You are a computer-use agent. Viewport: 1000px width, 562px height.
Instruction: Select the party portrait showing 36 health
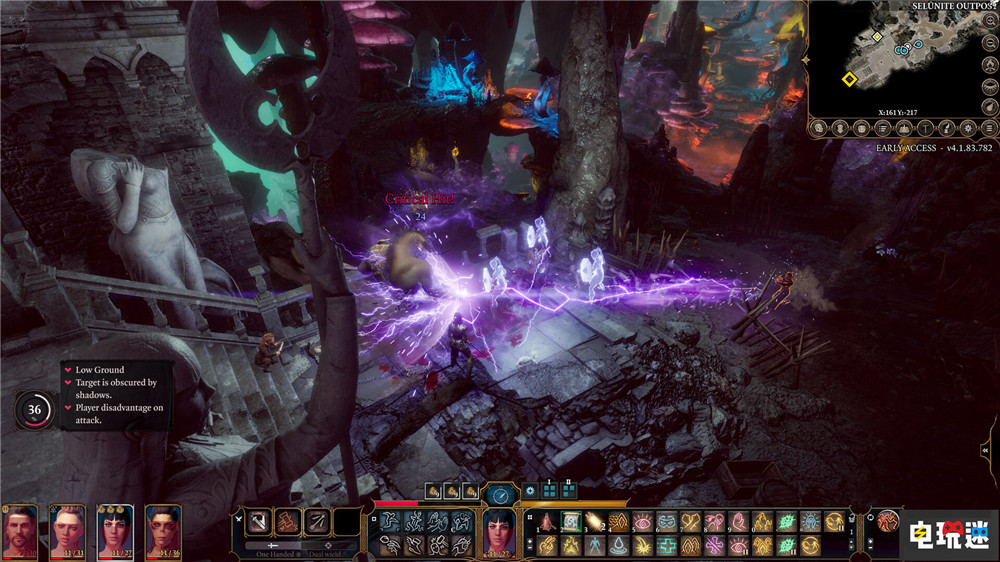pyautogui.click(x=163, y=530)
